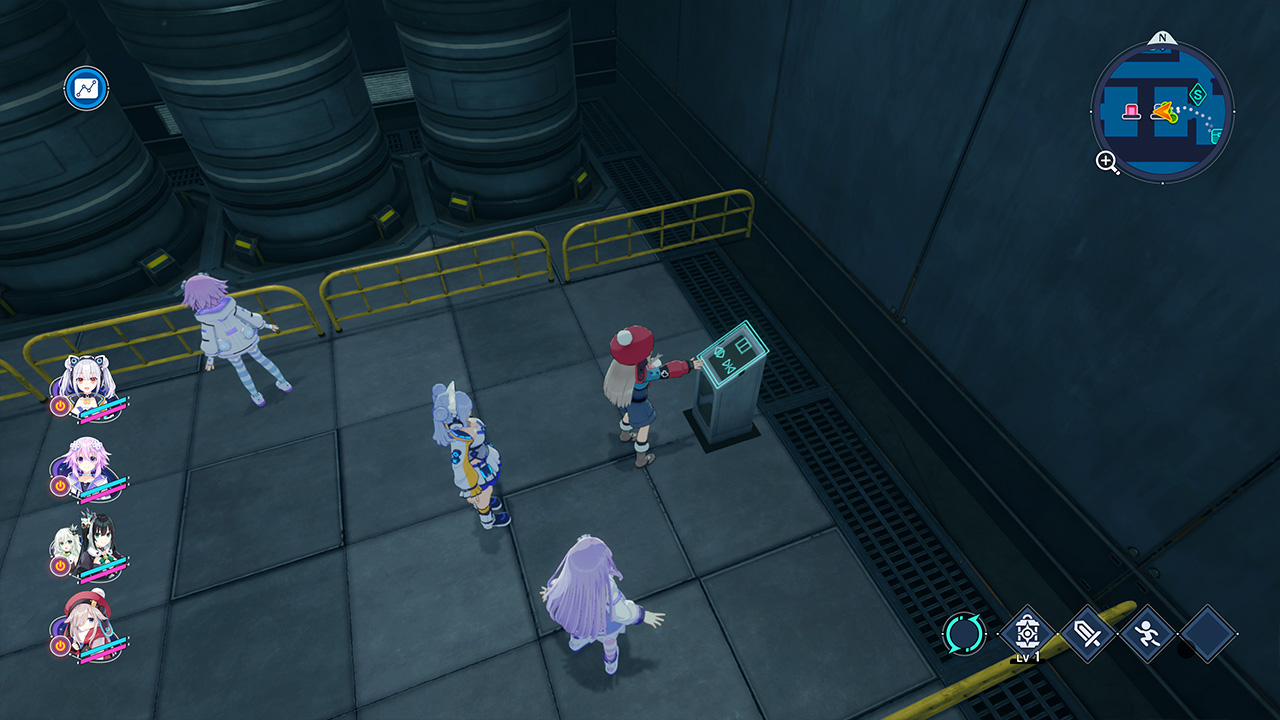Click the power badge on the red-beret portrait

coord(60,646)
